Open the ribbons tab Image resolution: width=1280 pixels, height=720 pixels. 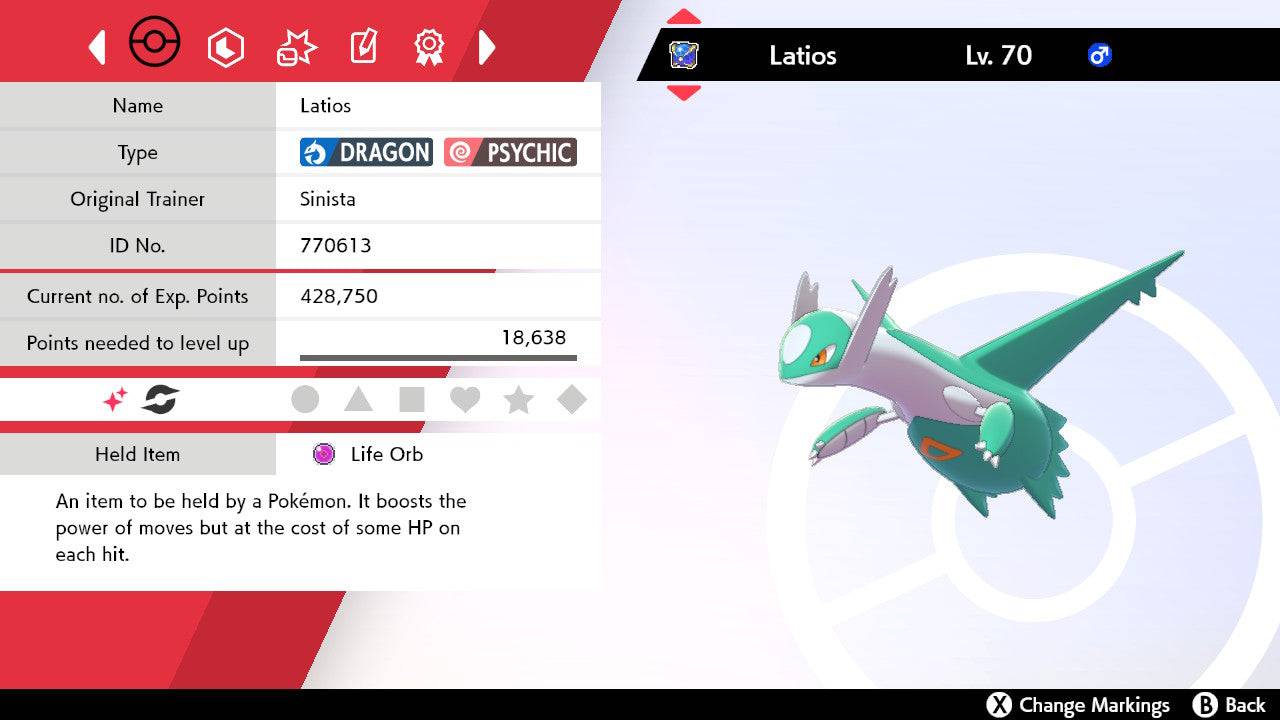coord(429,47)
